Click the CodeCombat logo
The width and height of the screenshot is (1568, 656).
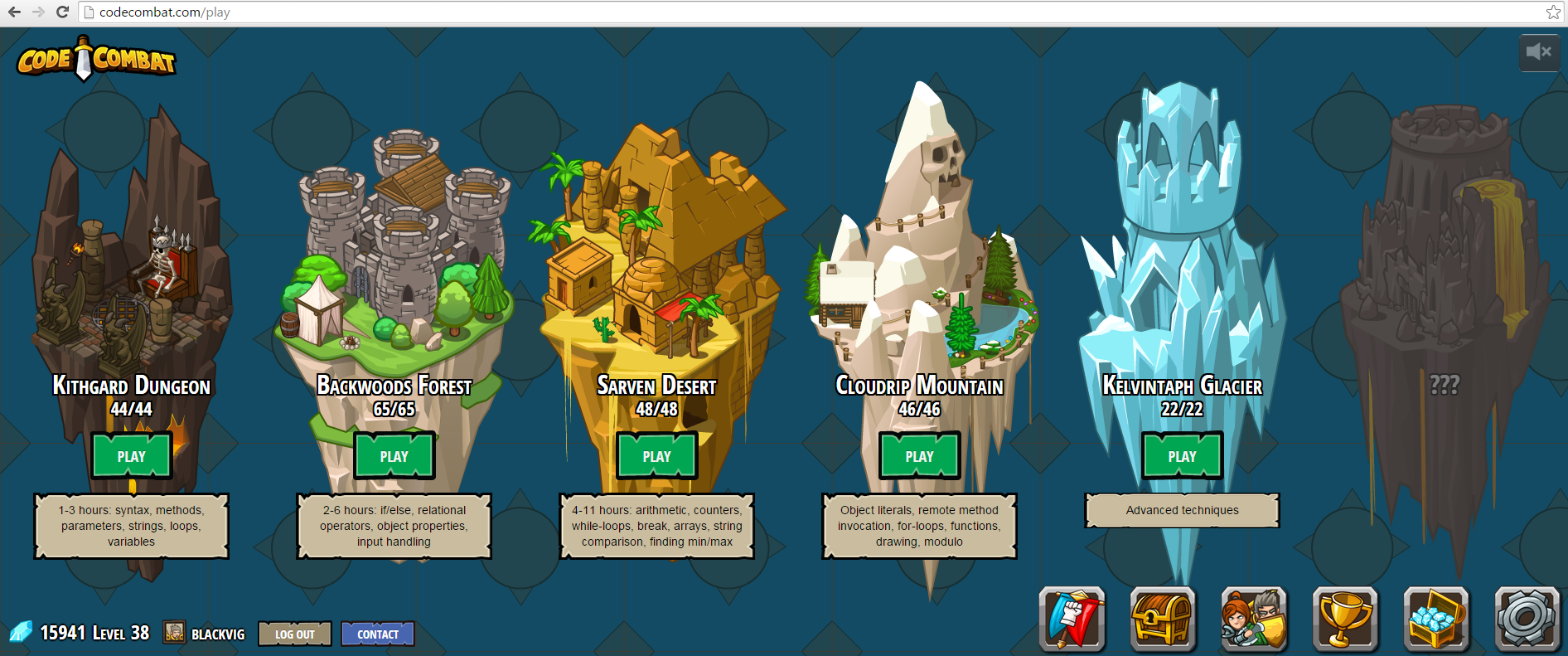point(96,60)
